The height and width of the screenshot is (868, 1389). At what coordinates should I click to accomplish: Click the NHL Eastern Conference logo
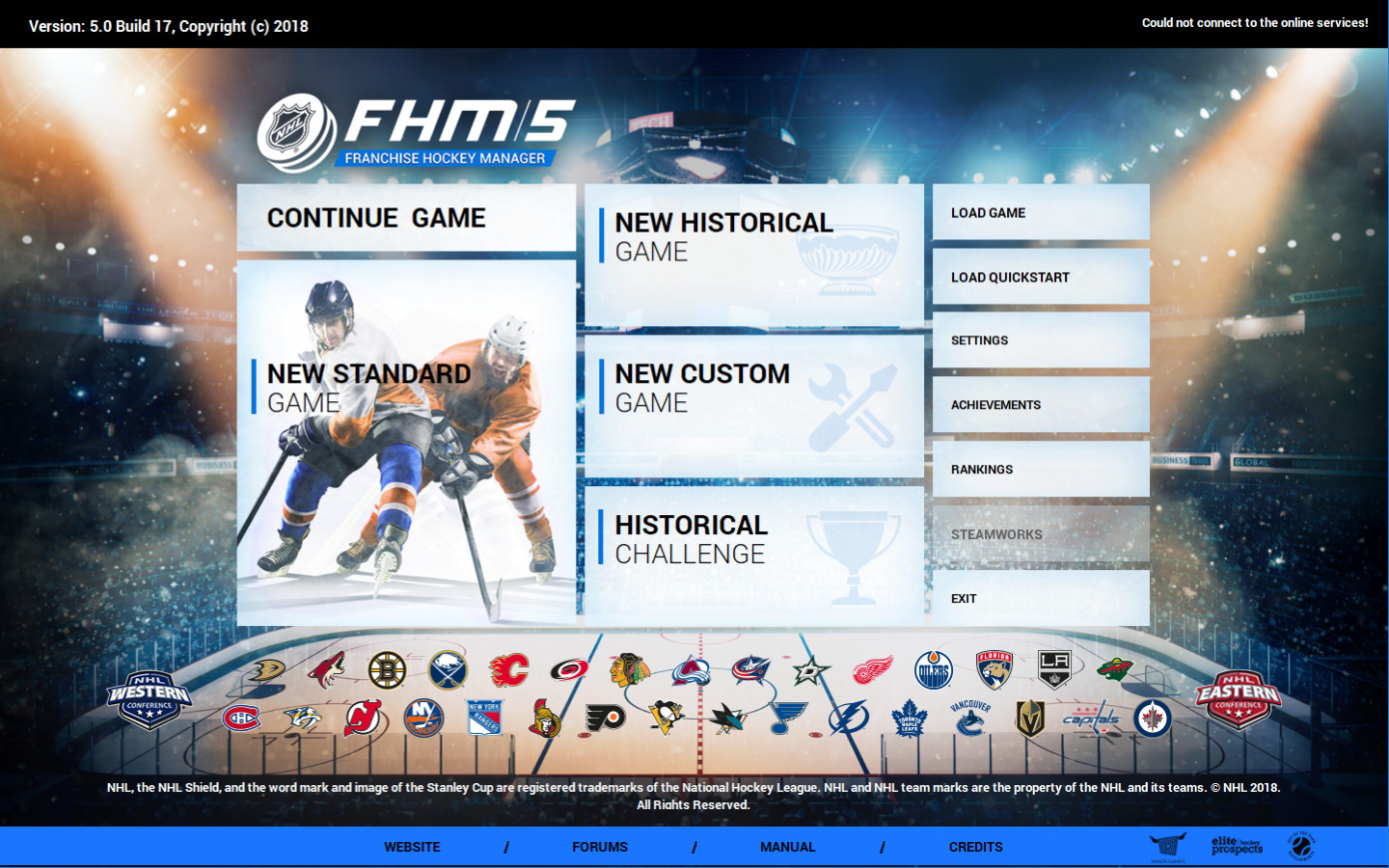(1240, 702)
